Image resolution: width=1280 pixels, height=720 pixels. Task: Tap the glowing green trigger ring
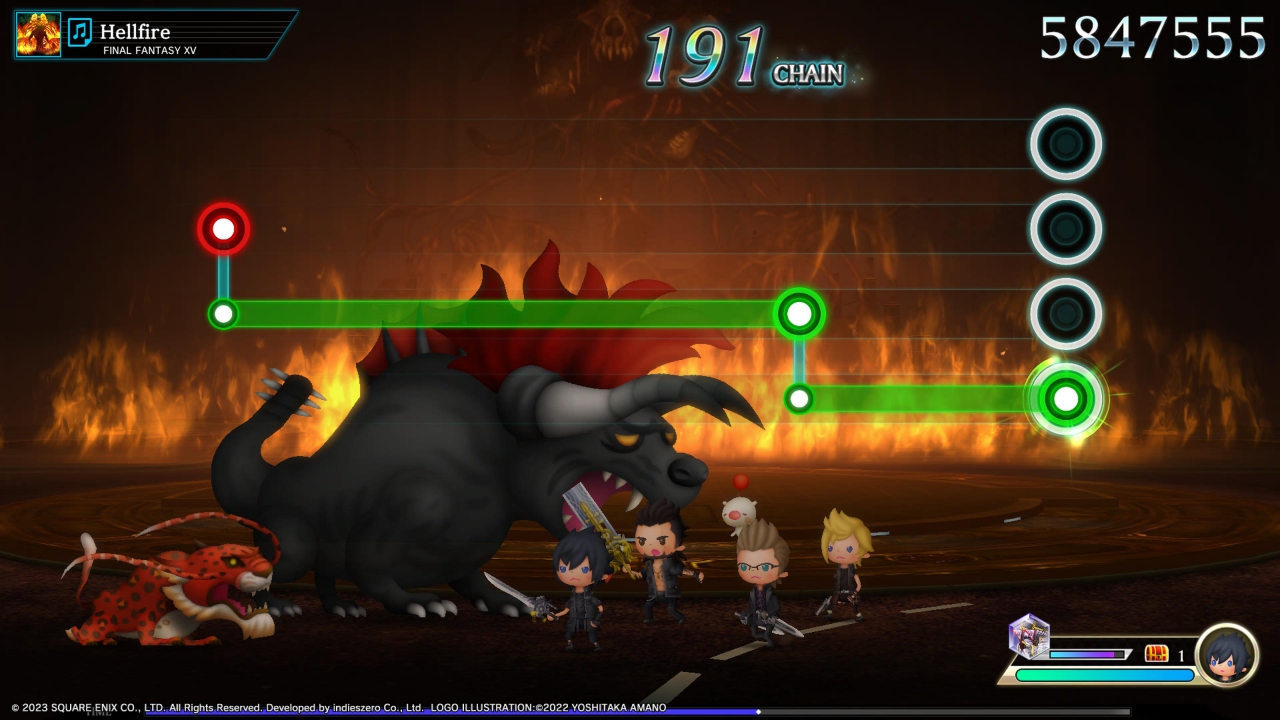coord(1066,398)
